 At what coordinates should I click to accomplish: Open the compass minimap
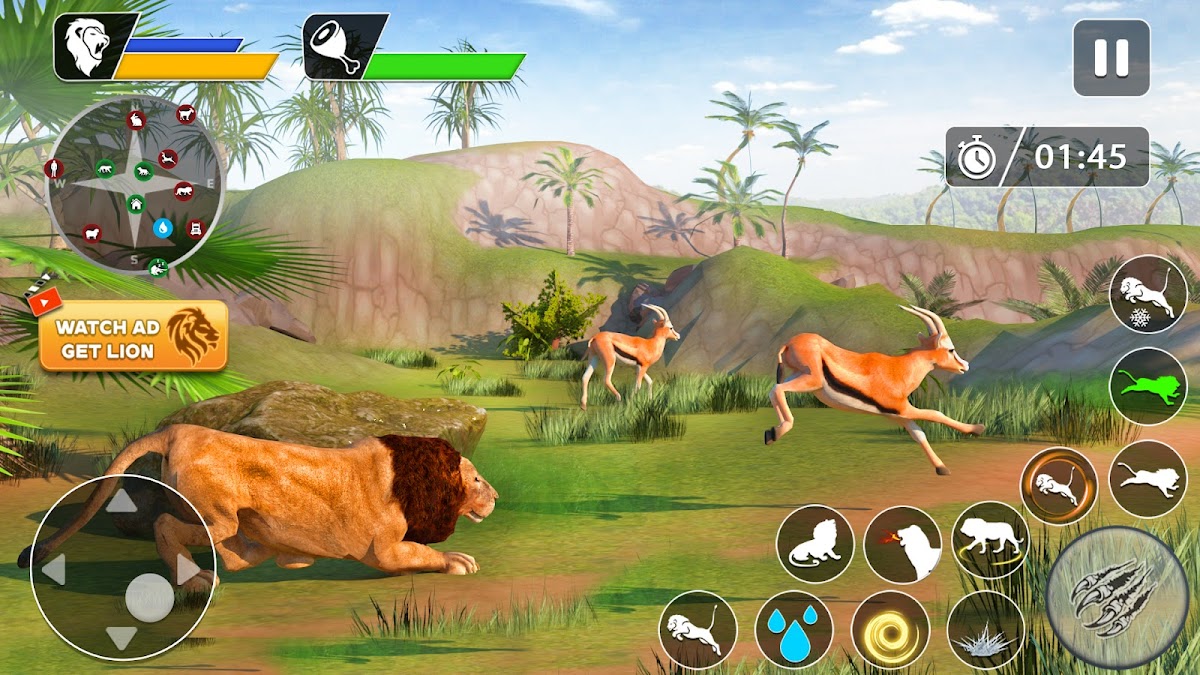coord(134,185)
